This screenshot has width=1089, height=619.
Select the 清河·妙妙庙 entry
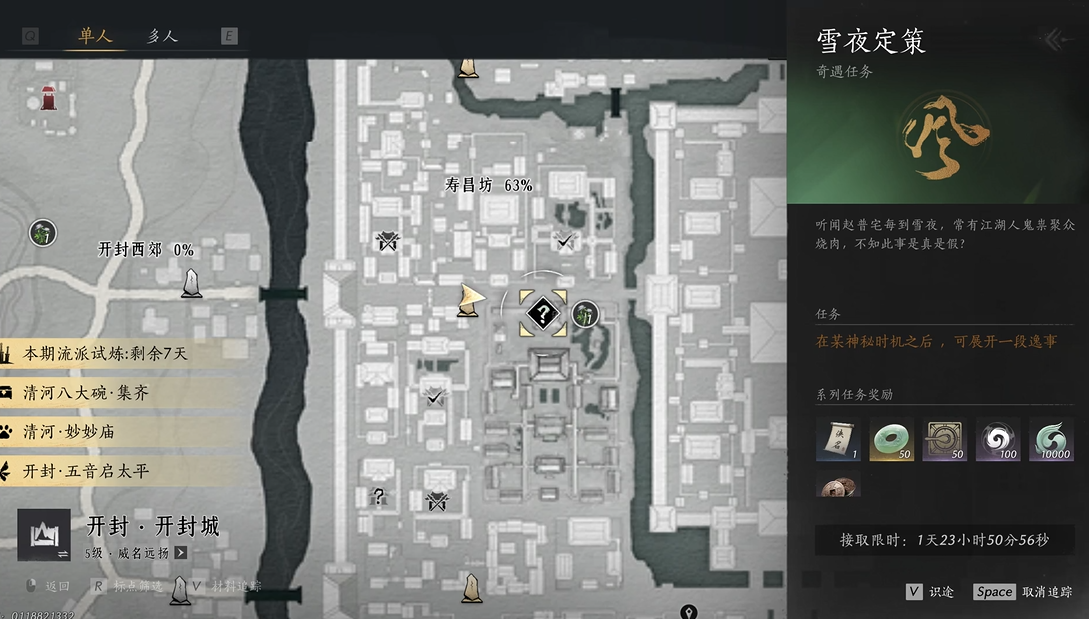pyautogui.click(x=72, y=432)
